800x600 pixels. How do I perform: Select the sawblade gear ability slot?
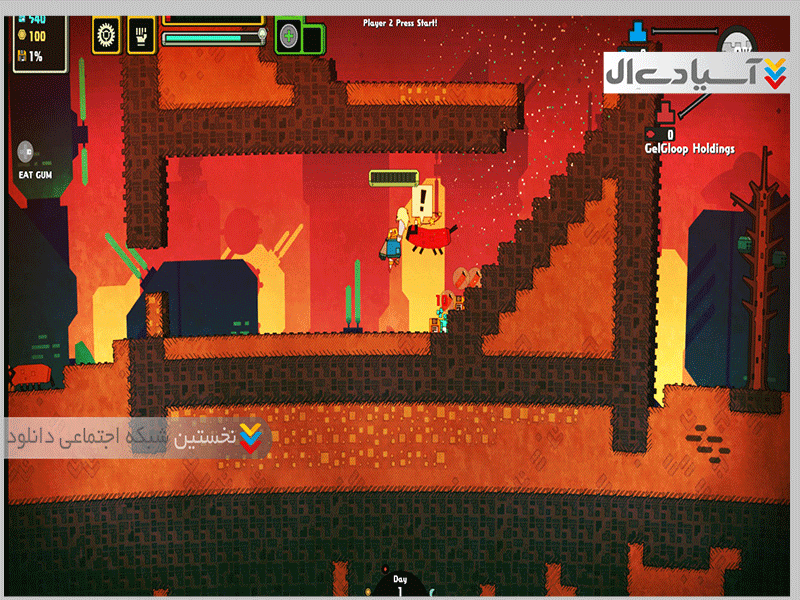point(104,37)
